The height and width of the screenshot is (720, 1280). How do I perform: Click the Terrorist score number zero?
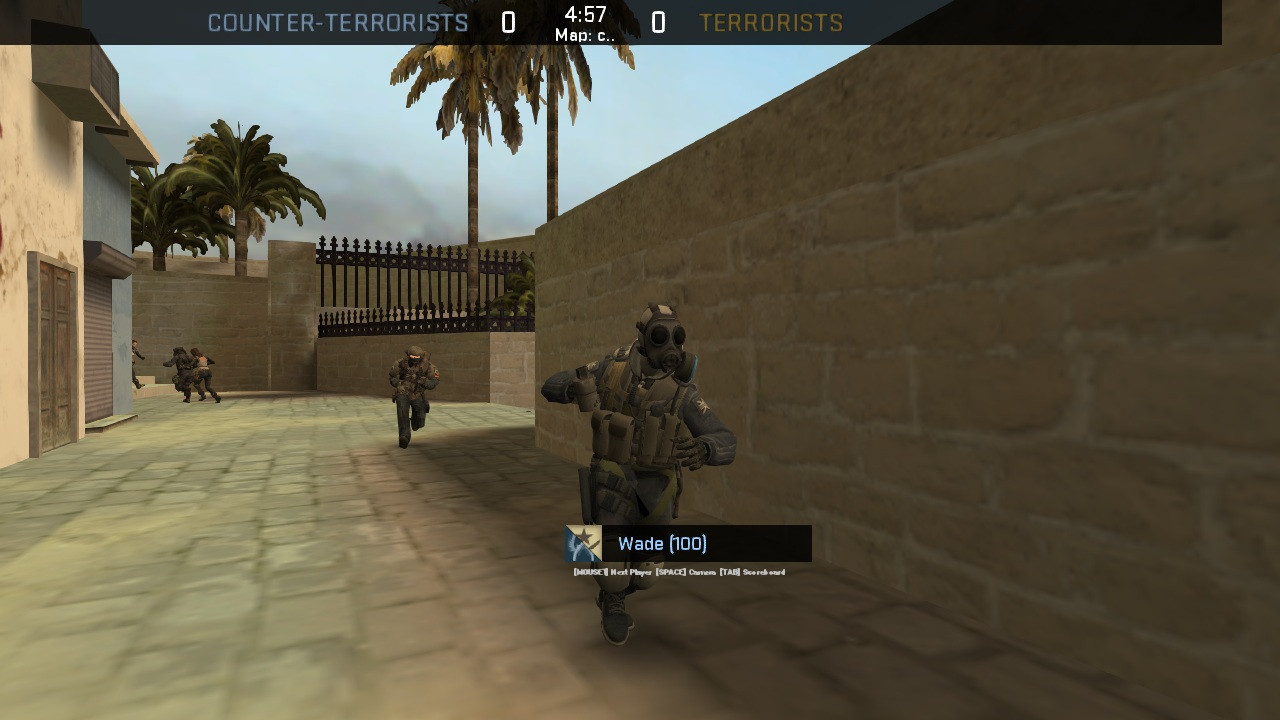click(x=658, y=22)
